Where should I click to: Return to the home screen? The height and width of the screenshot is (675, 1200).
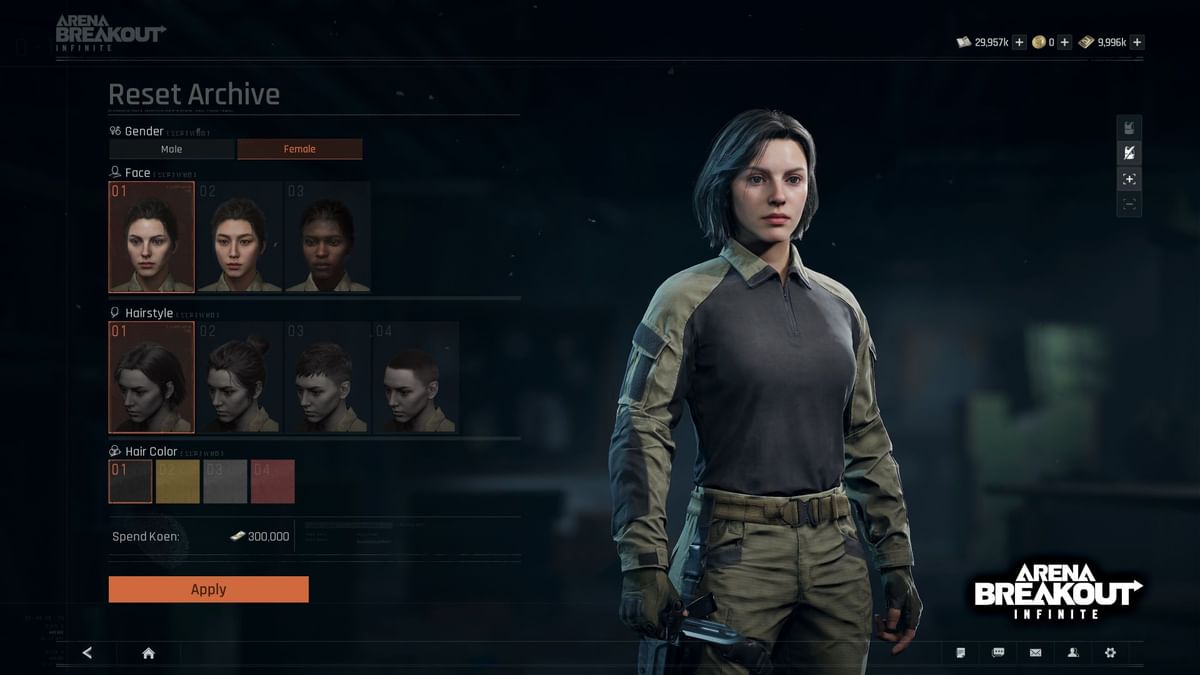pos(148,653)
